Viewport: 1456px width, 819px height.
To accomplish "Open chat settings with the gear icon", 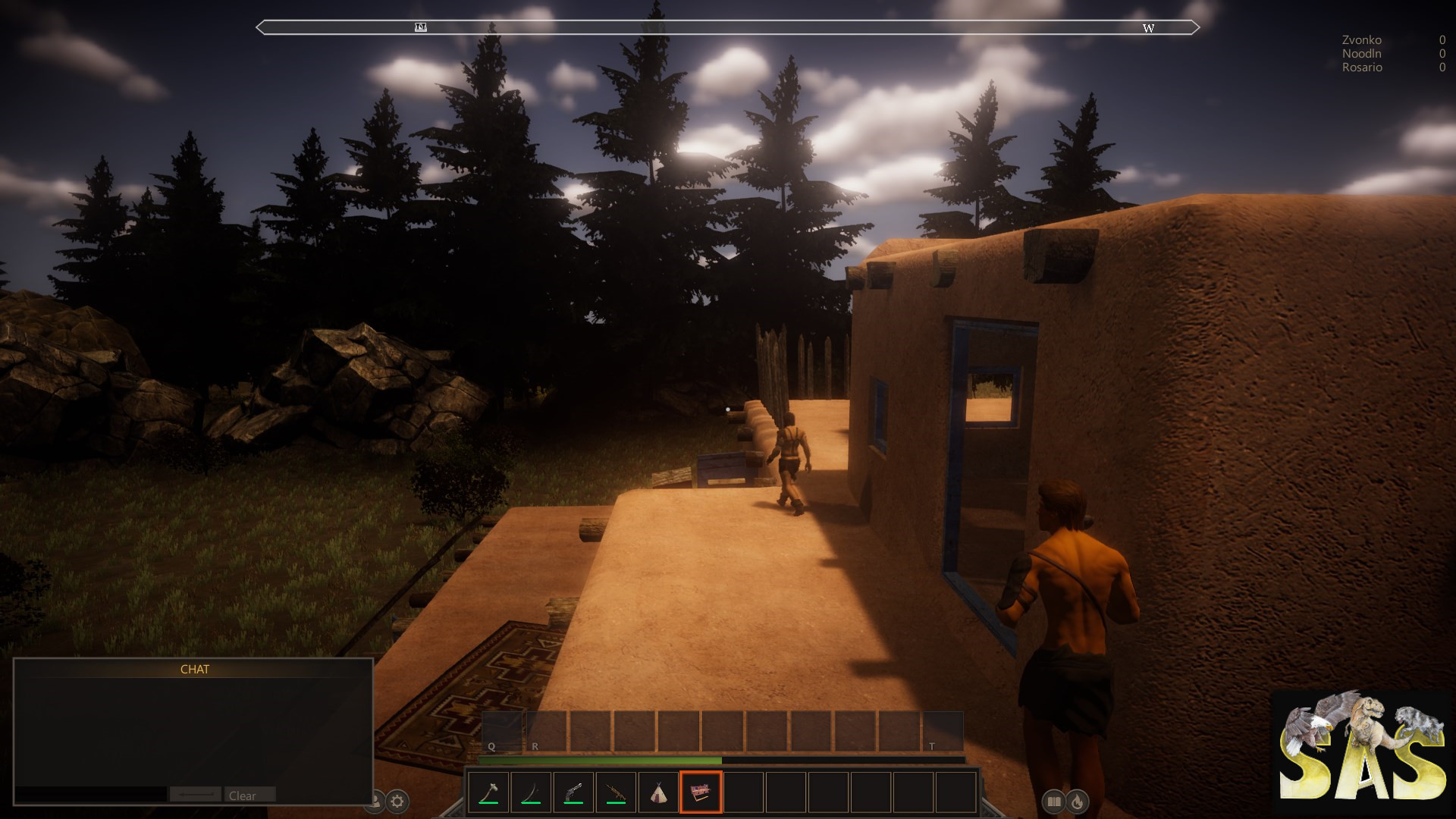I will tap(397, 799).
